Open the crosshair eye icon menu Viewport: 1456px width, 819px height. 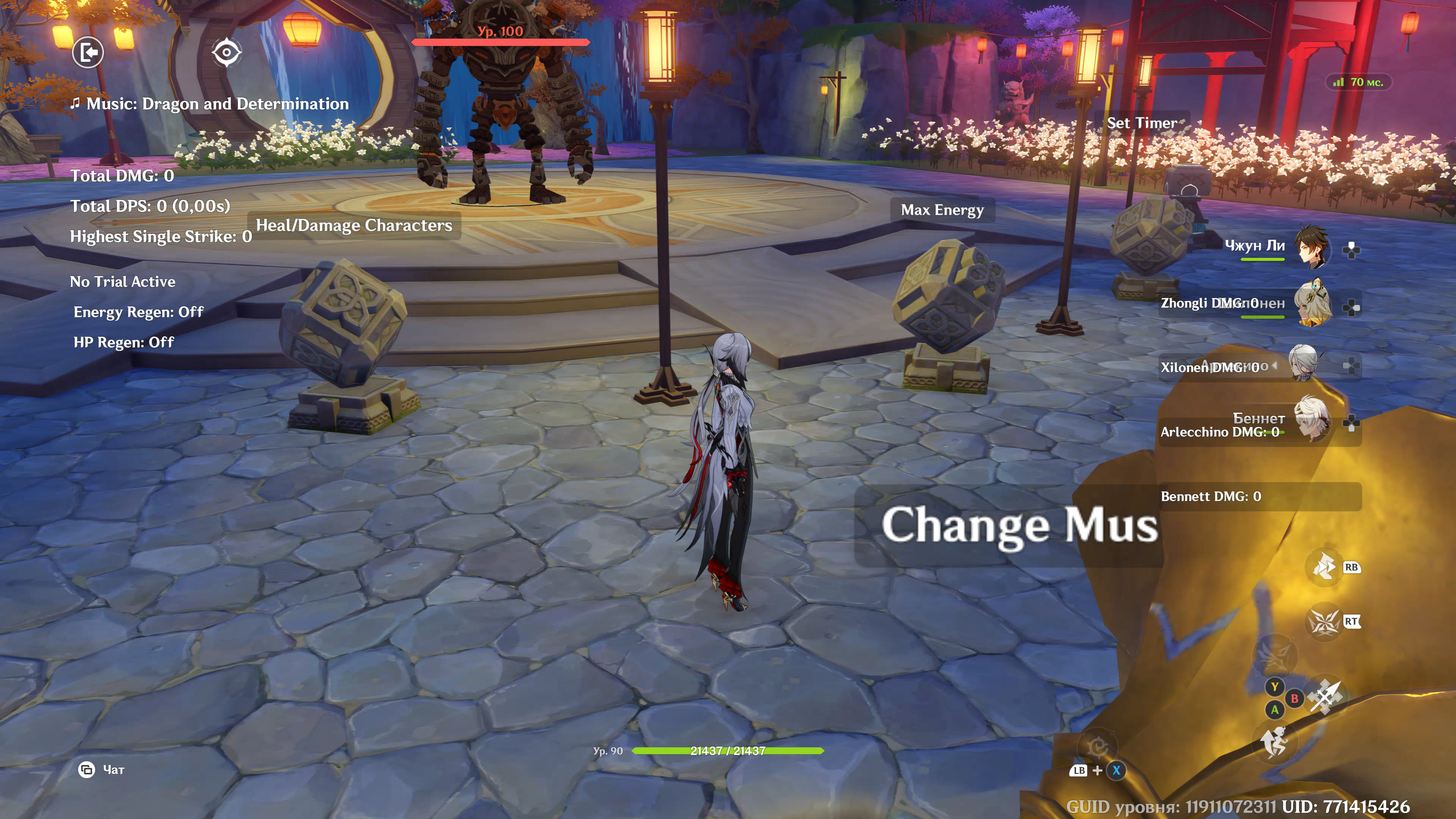pyautogui.click(x=227, y=53)
